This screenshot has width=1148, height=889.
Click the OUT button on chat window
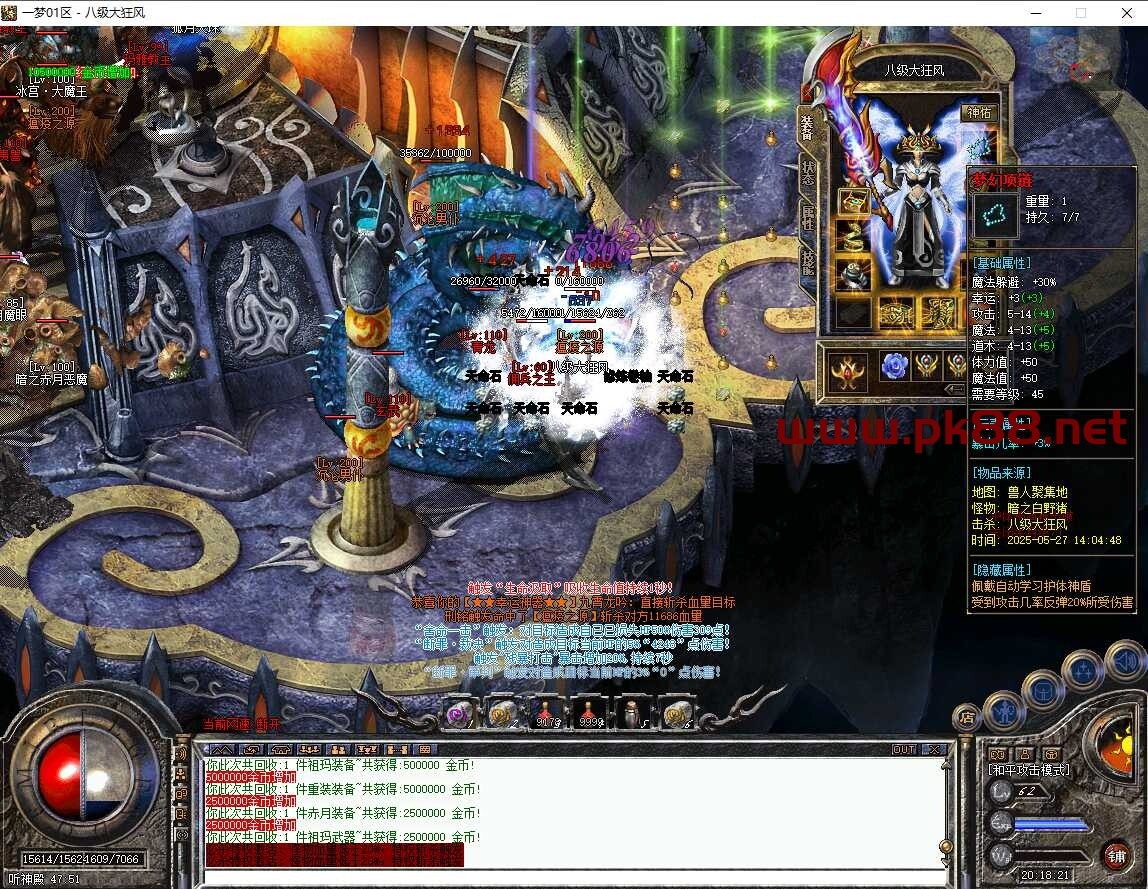pos(904,749)
